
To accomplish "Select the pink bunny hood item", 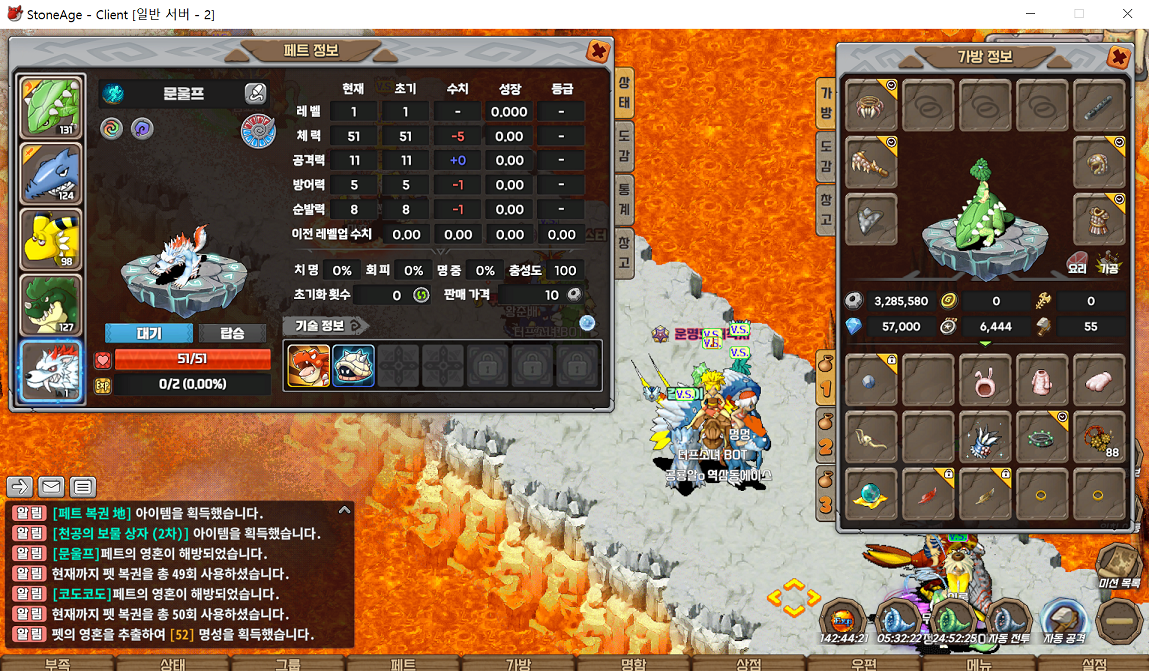I will pyautogui.click(x=984, y=379).
